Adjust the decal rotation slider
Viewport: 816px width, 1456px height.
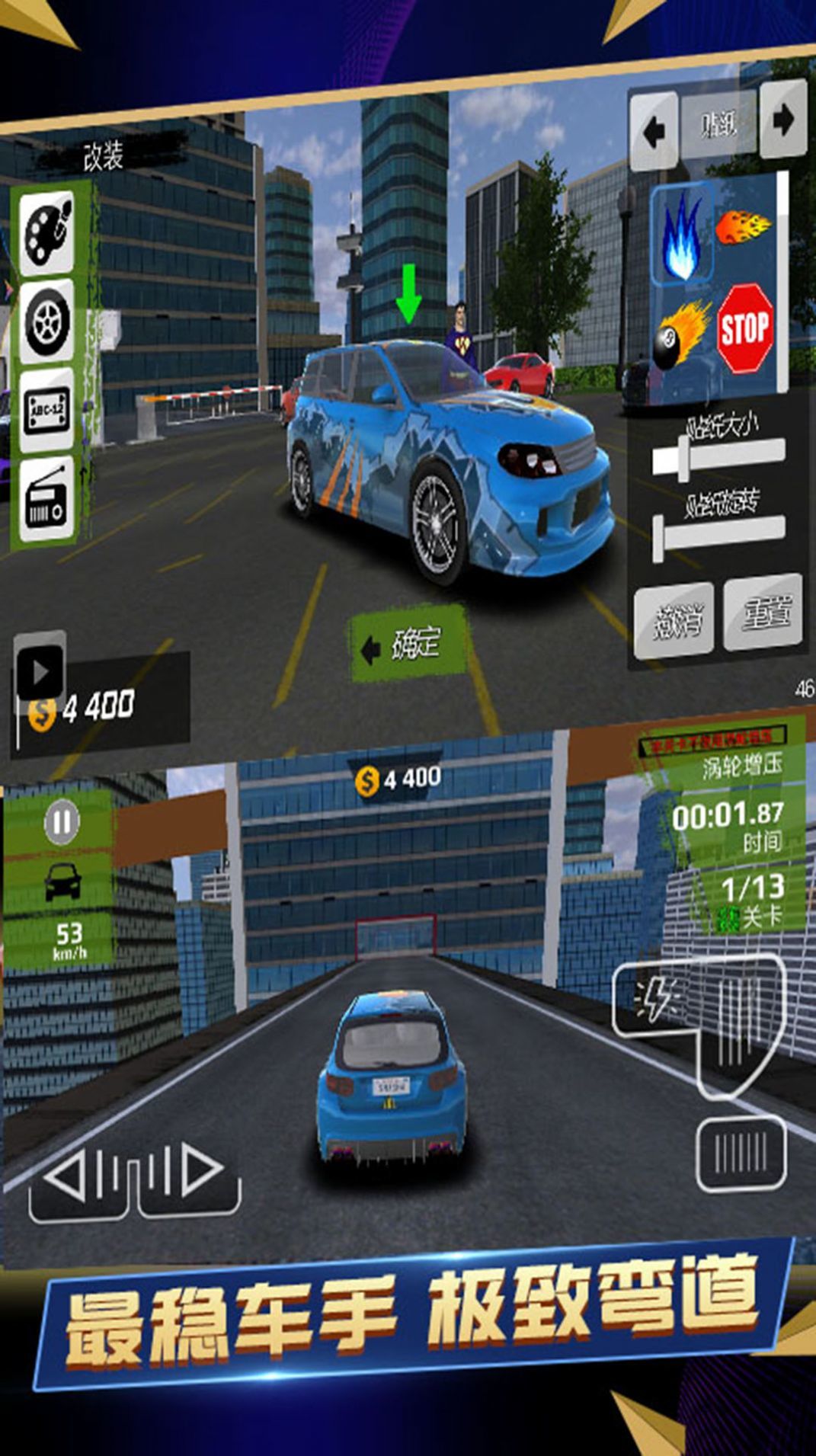659,539
